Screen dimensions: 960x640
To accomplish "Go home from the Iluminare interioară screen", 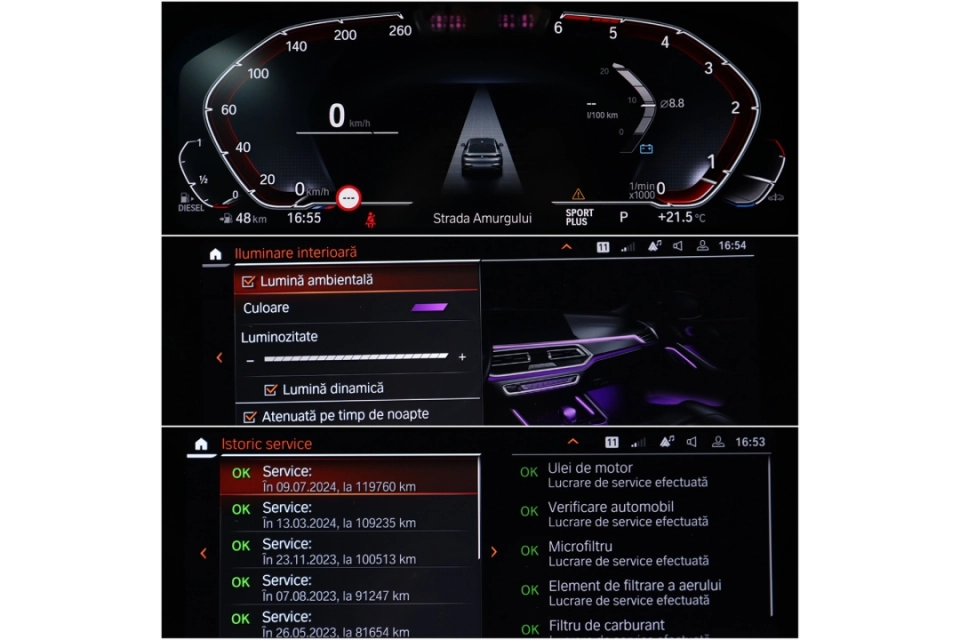I will 214,254.
